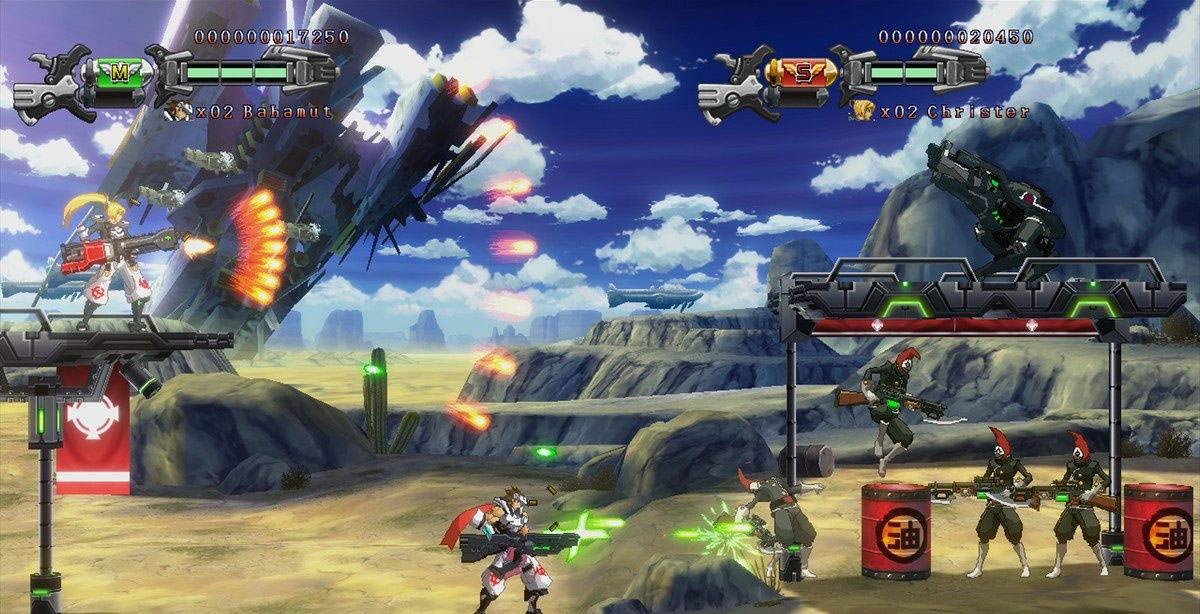Click Christer's character portrait icon
This screenshot has width=1200, height=614.
[x=862, y=111]
